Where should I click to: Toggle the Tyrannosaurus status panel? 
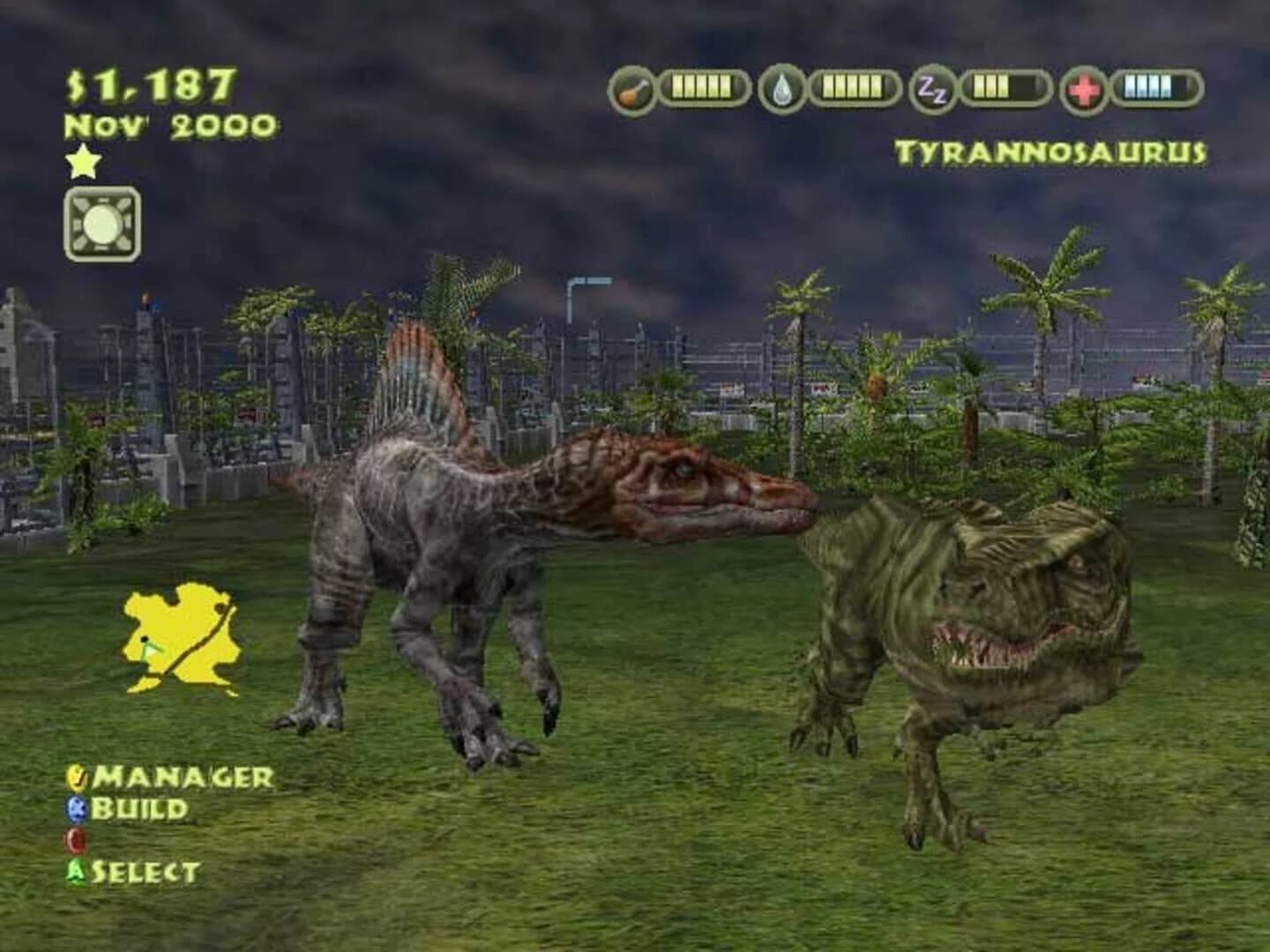[1050, 150]
